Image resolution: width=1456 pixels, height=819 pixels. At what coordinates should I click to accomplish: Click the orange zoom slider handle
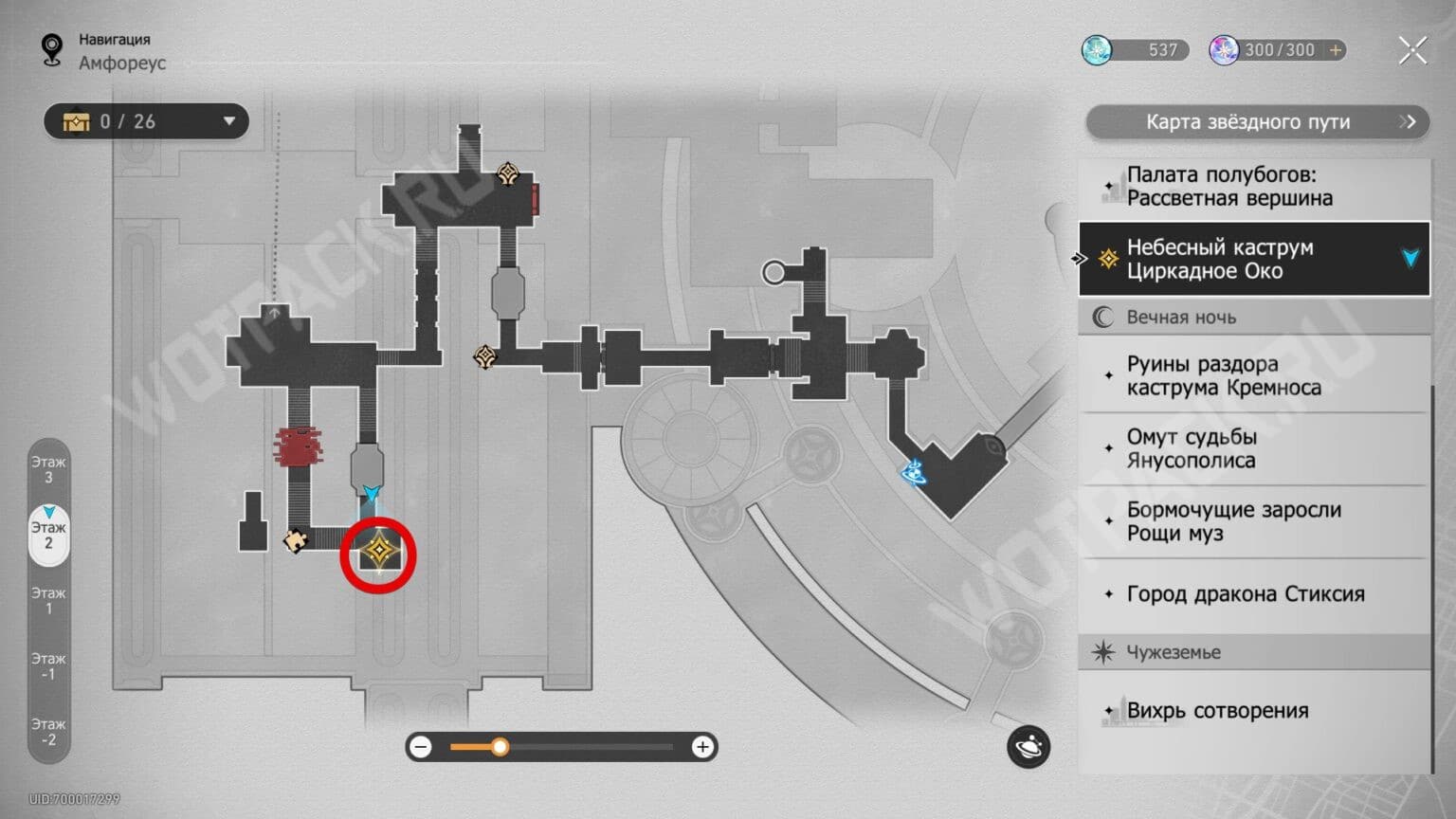[500, 747]
